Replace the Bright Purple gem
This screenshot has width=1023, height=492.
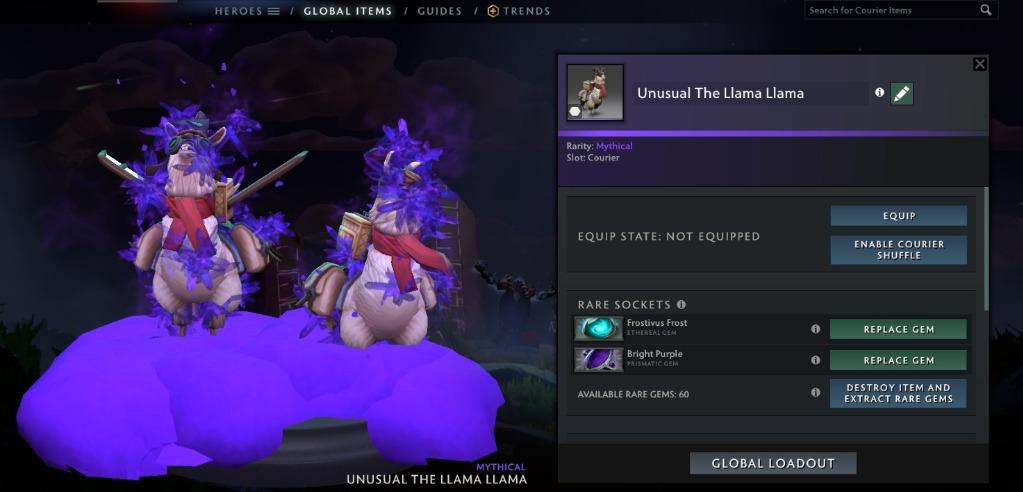(898, 360)
